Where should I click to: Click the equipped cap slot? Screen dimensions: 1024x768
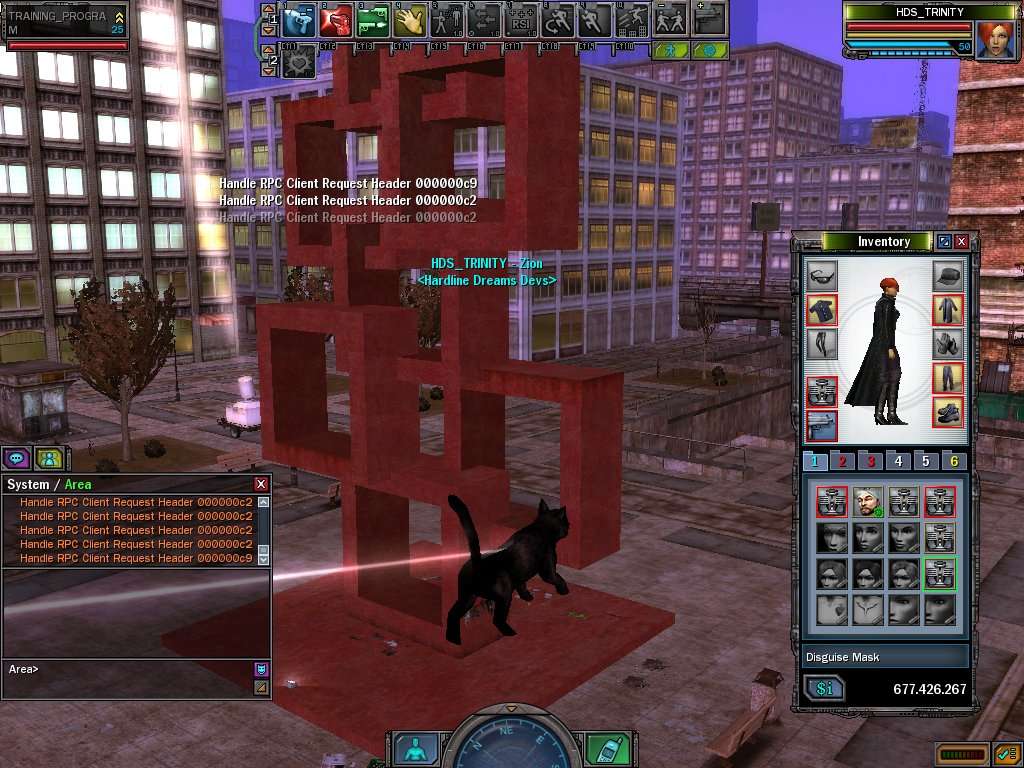click(x=948, y=276)
